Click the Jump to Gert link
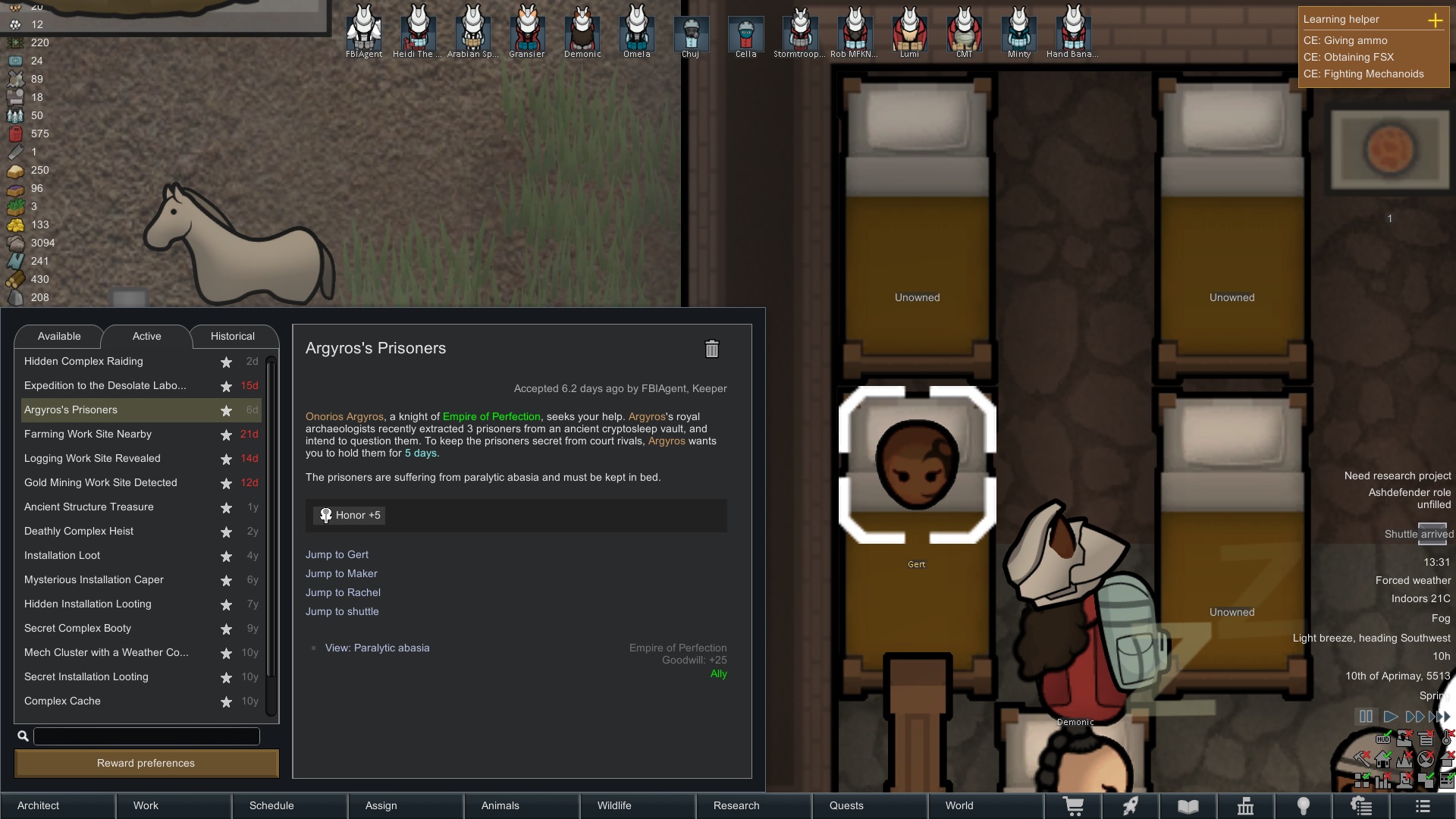 point(337,554)
